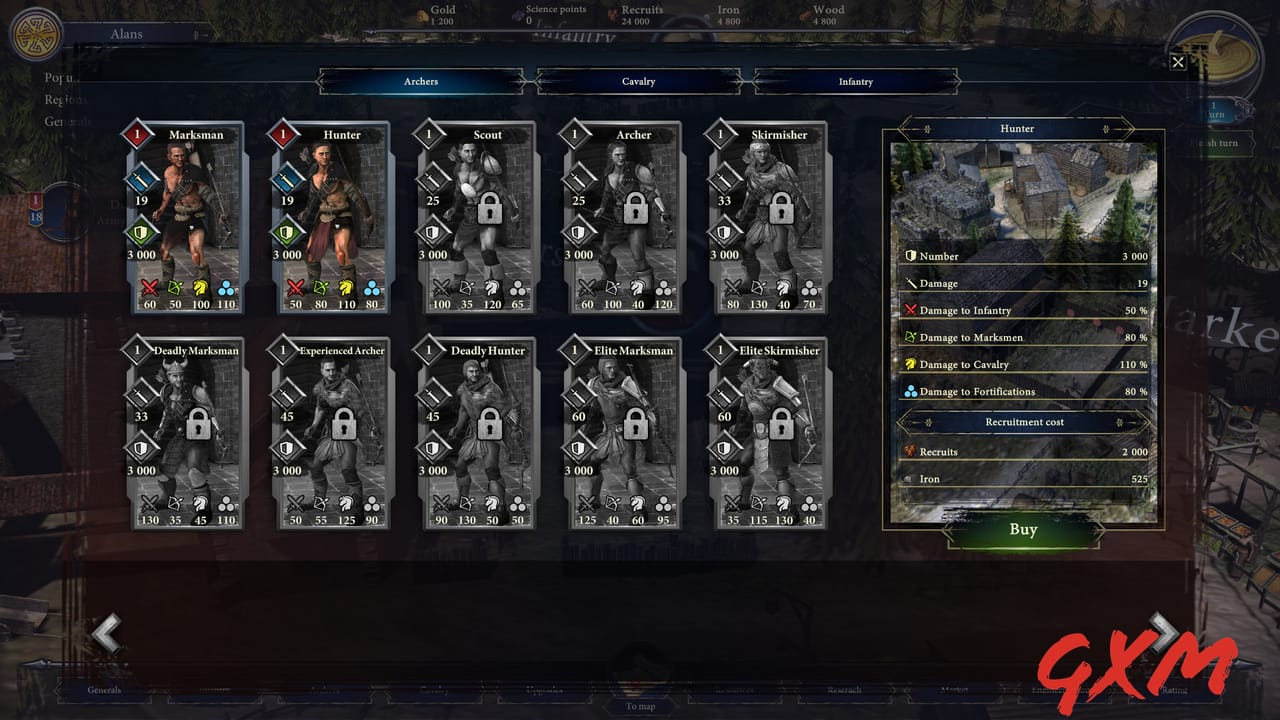Viewport: 1280px width, 720px height.
Task: Click the Alans faction emblem top left
Action: click(37, 36)
